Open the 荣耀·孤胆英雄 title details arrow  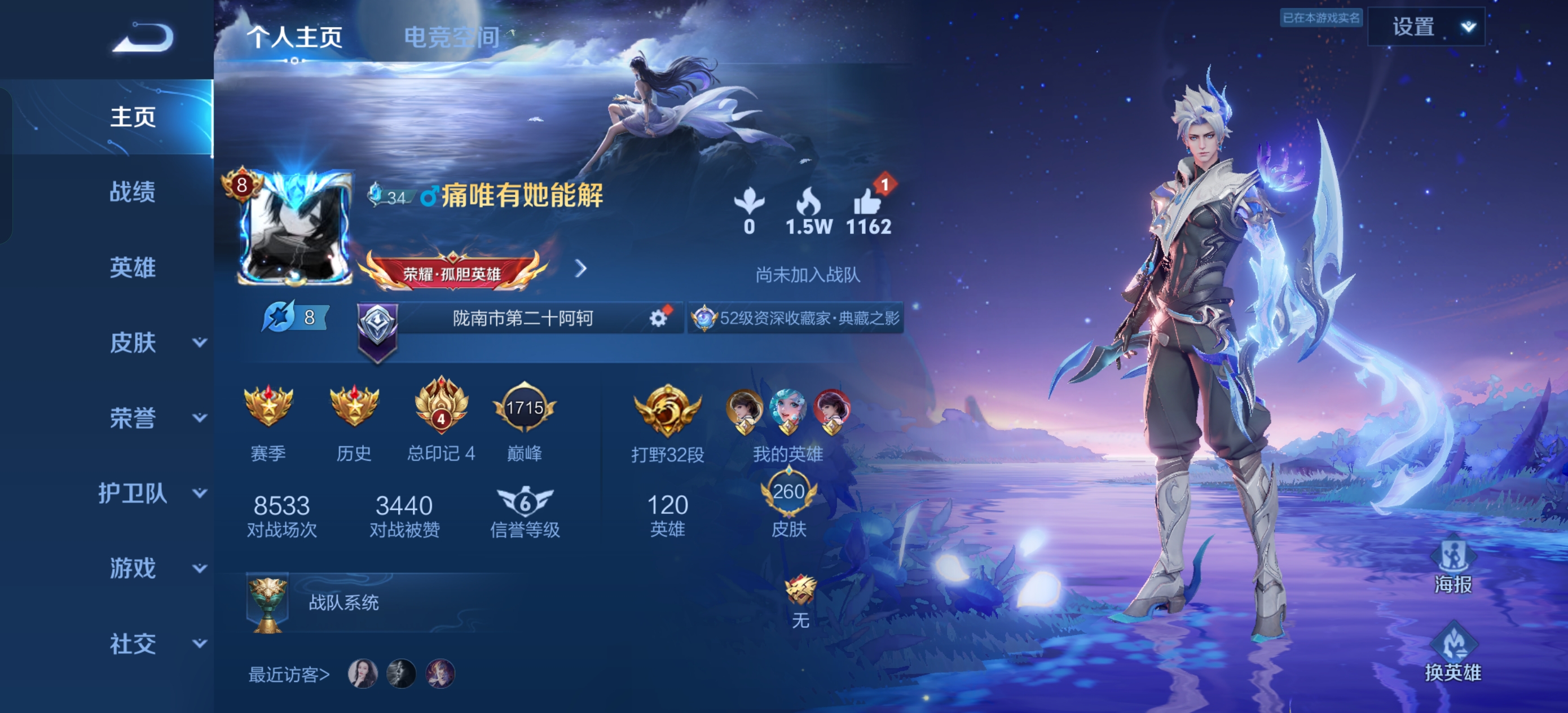pyautogui.click(x=582, y=269)
